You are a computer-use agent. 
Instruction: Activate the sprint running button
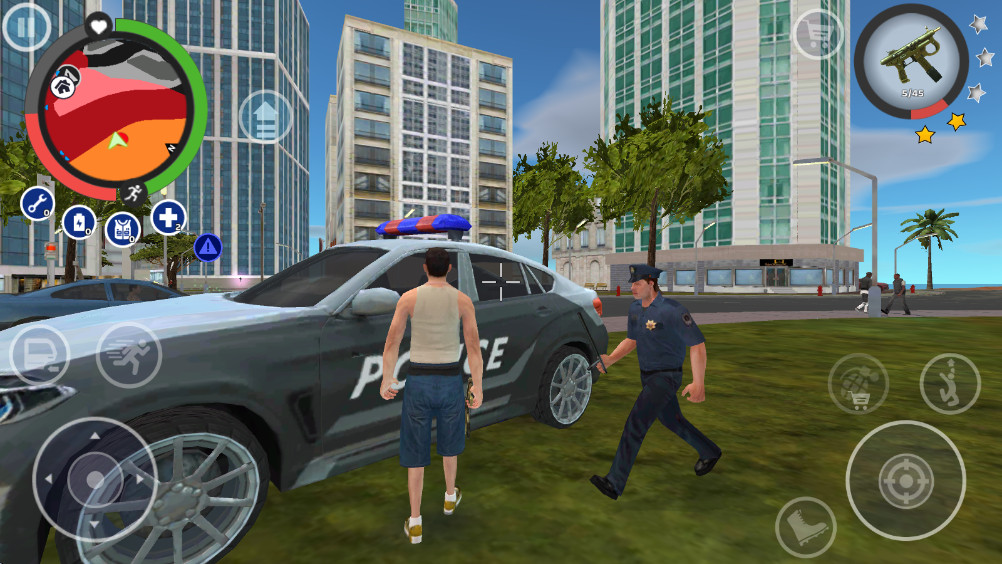pyautogui.click(x=129, y=355)
